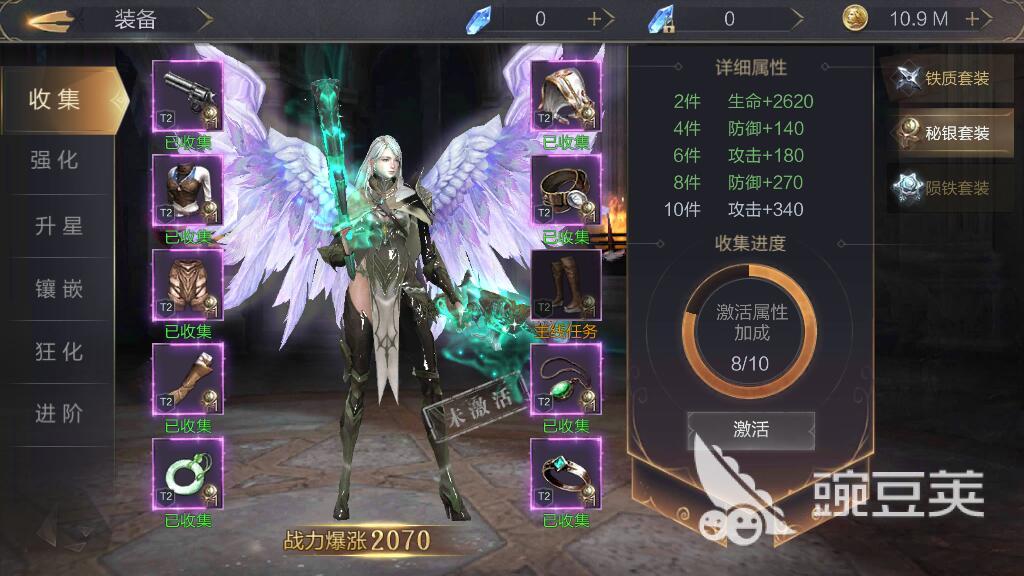Switch to the 强化 tab
This screenshot has width=1024, height=576.
point(55,161)
